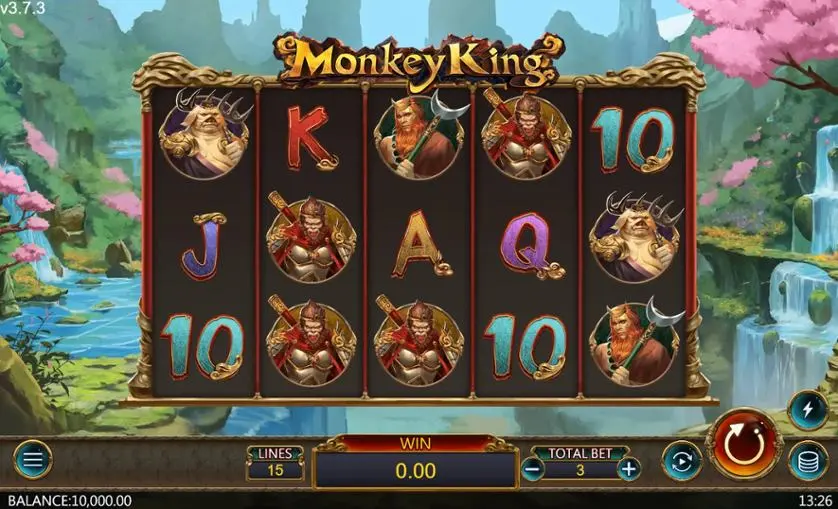Screen dimensions: 838x509
Task: Open the coin stack bet options
Action: point(807,461)
